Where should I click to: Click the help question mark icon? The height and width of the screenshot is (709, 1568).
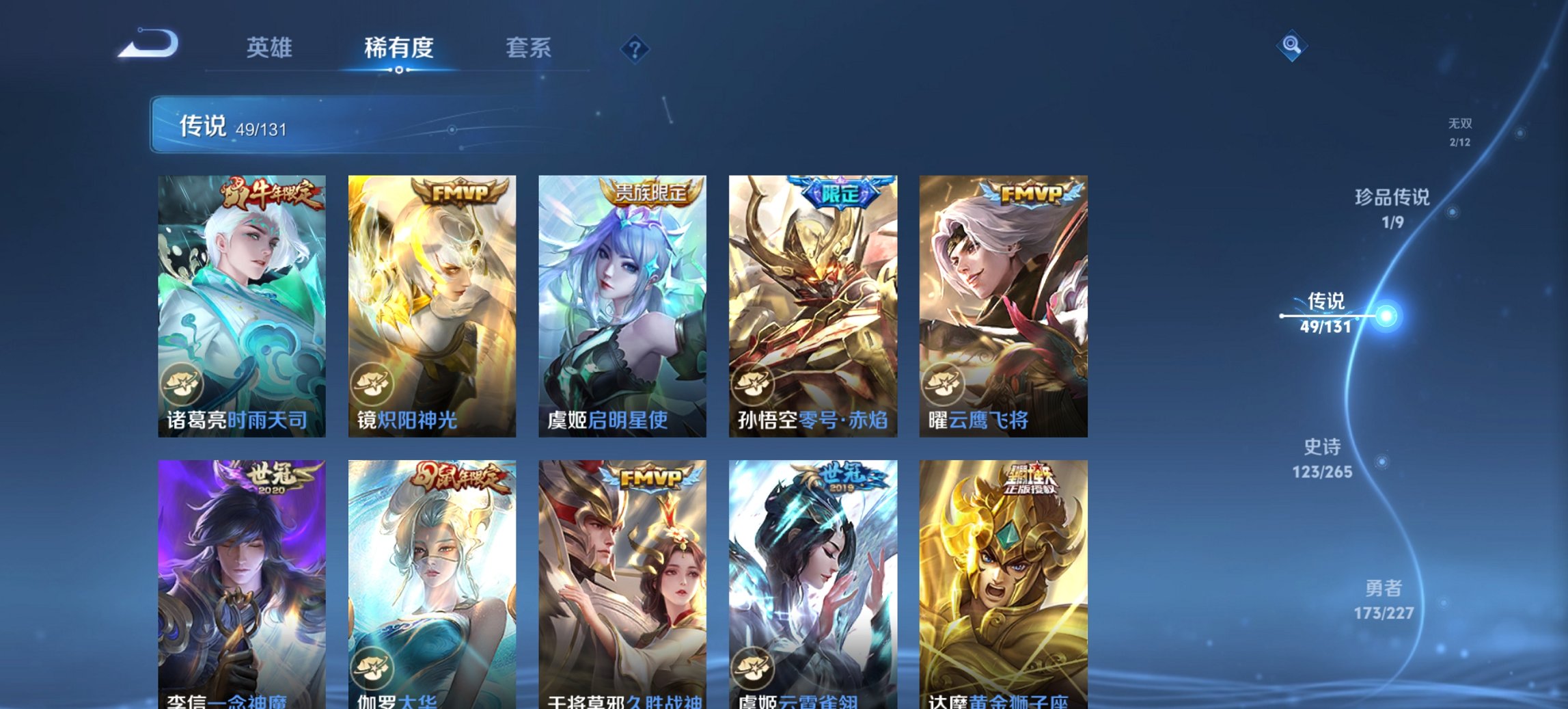634,48
